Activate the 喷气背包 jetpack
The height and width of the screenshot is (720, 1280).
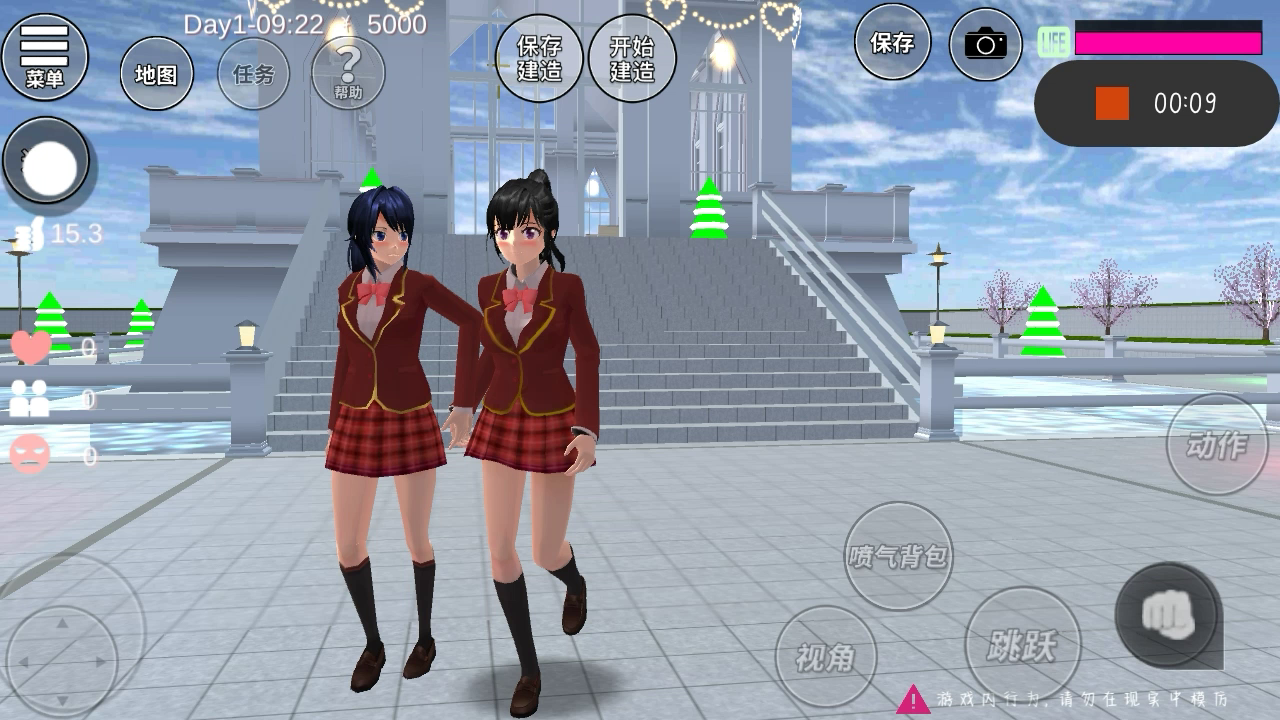pos(898,556)
